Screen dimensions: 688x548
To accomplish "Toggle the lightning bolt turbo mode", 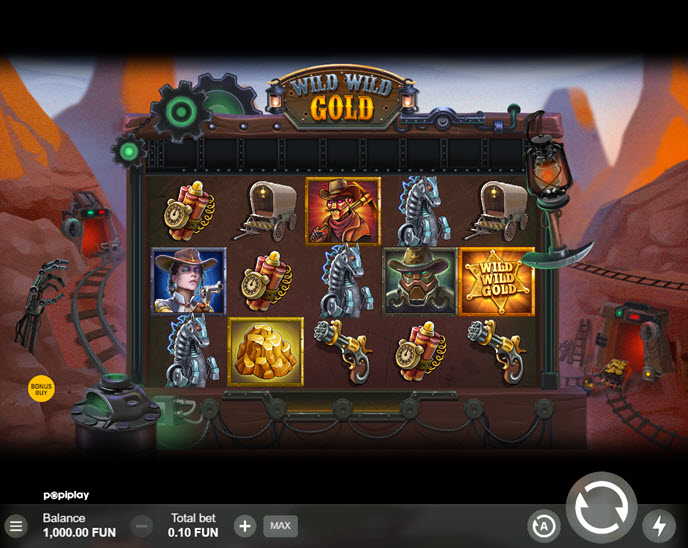I will pyautogui.click(x=658, y=525).
